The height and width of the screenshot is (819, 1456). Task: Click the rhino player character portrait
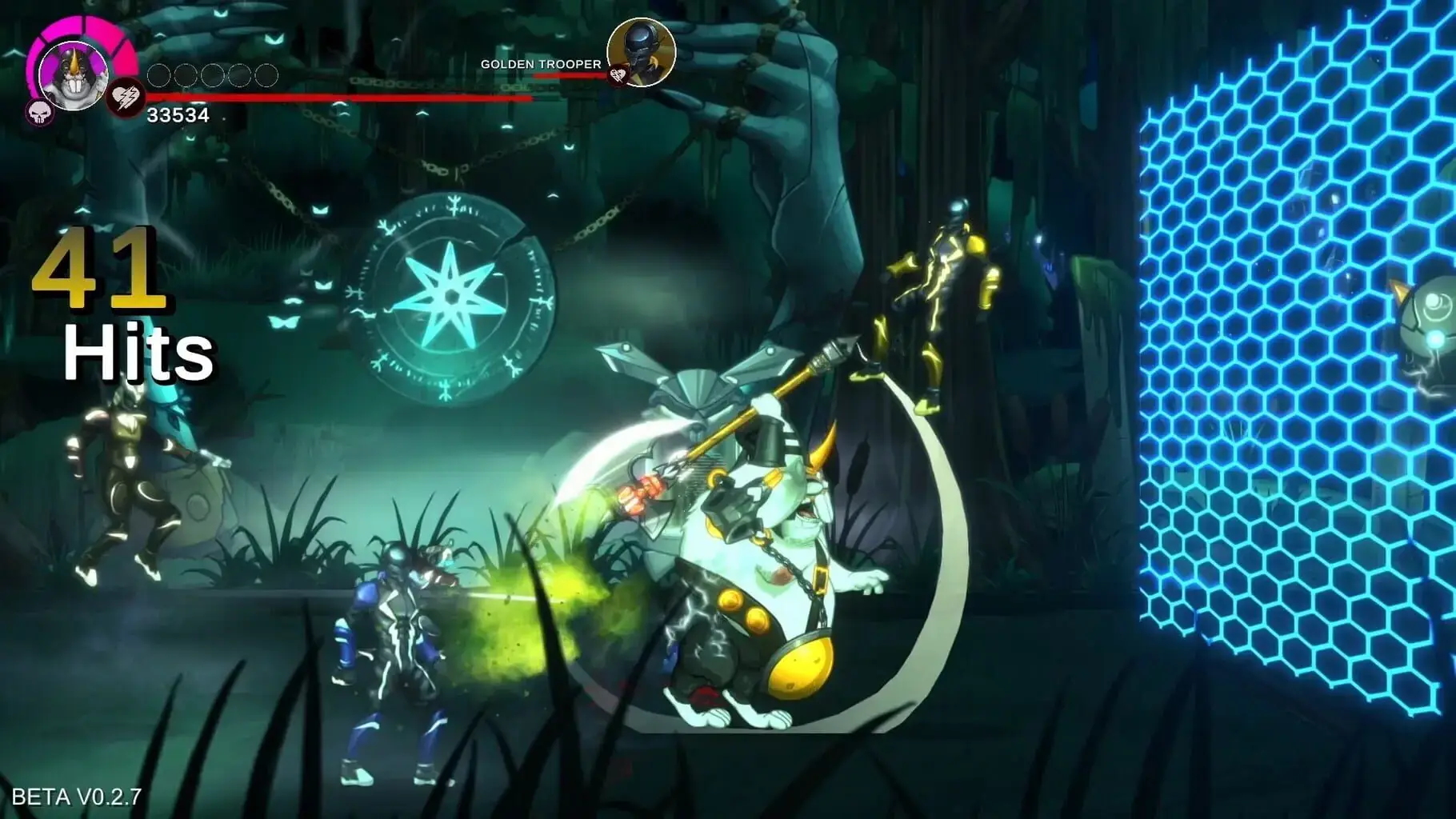coord(73,74)
